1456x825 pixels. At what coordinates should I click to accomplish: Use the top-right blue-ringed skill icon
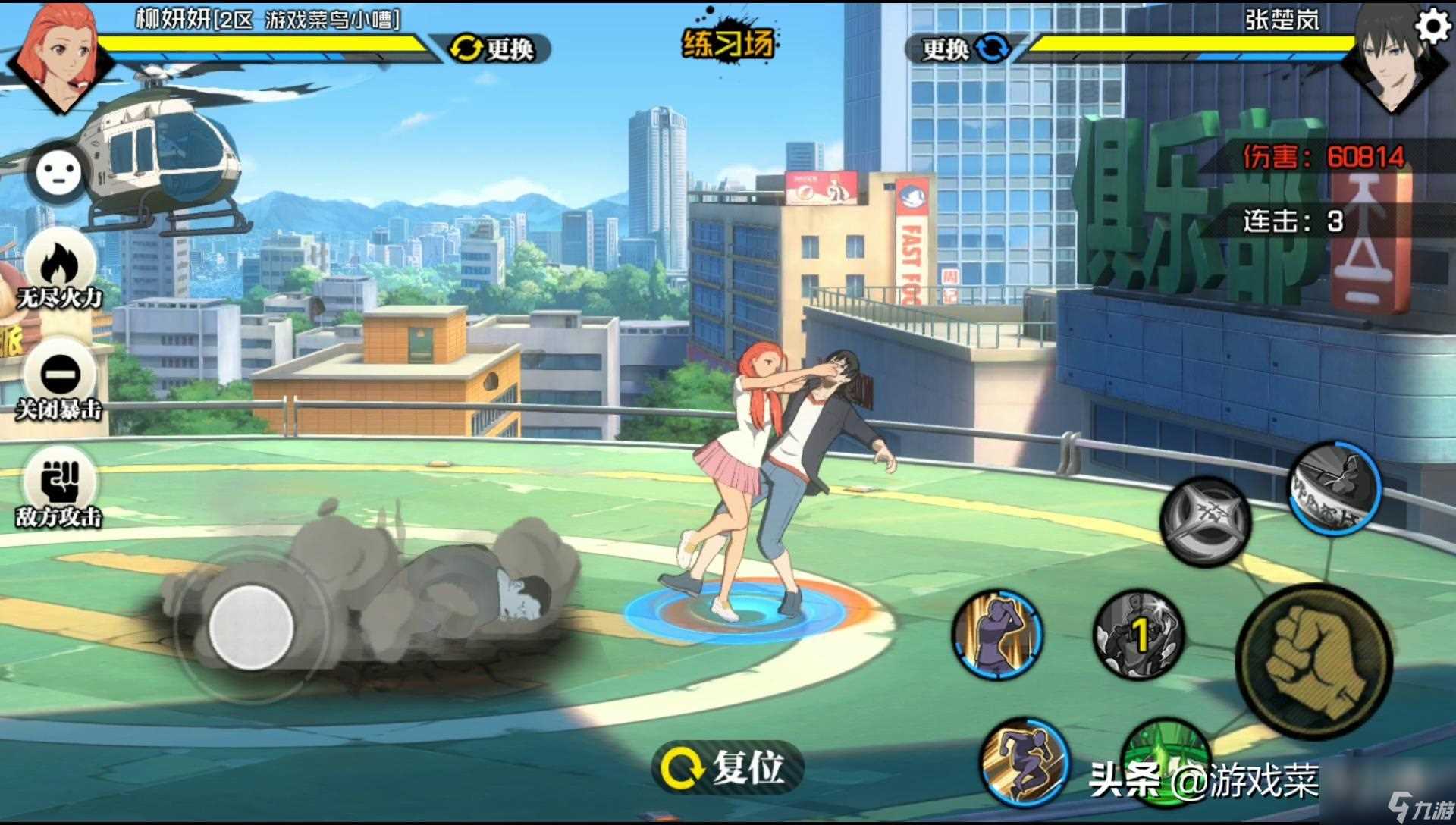[1335, 485]
